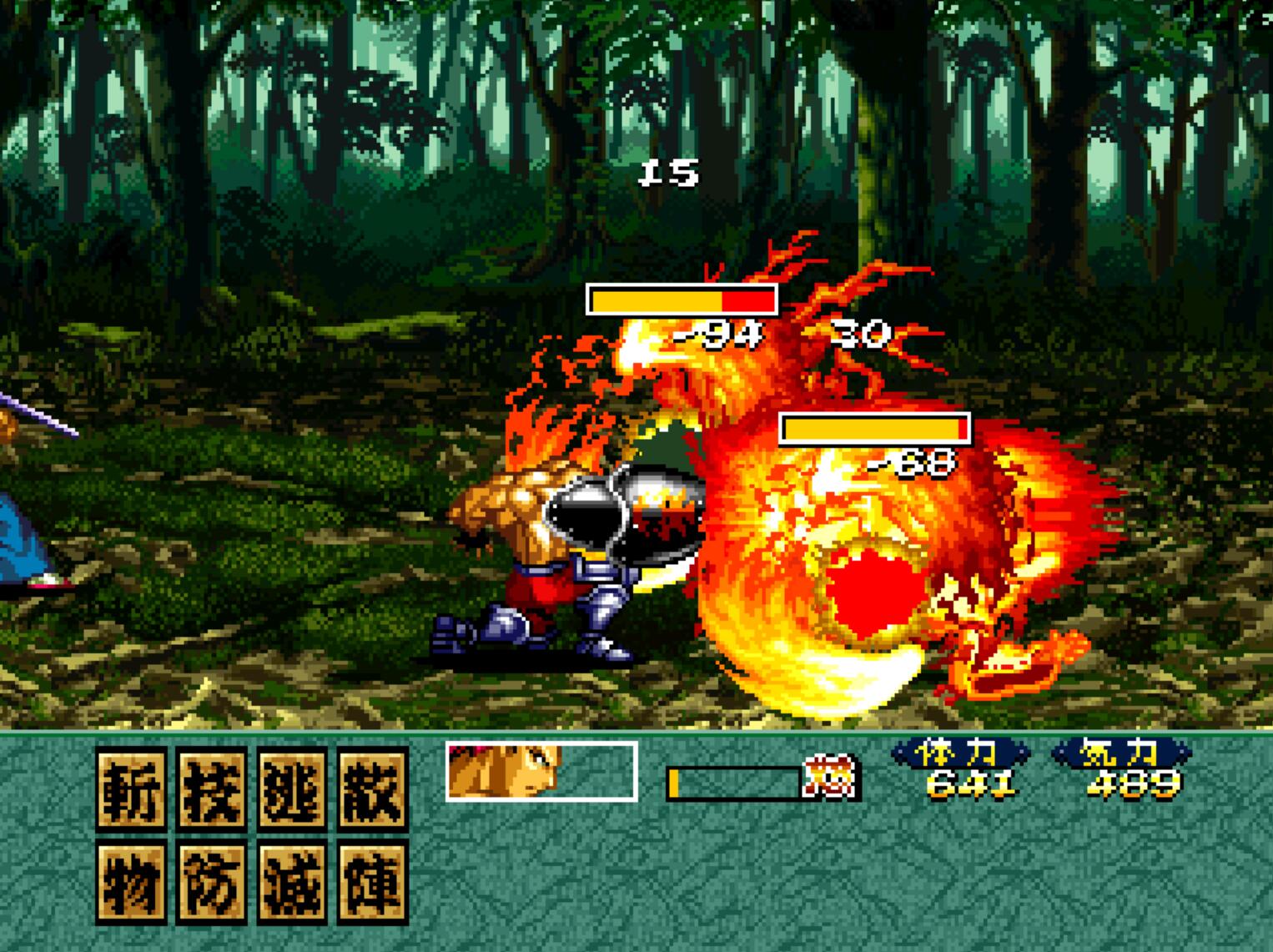Open the 物 items command

click(x=131, y=881)
